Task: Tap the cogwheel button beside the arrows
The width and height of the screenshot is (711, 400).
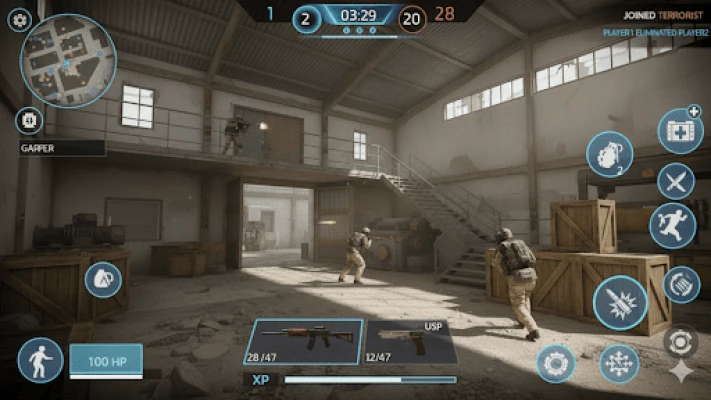Action: pos(555,362)
